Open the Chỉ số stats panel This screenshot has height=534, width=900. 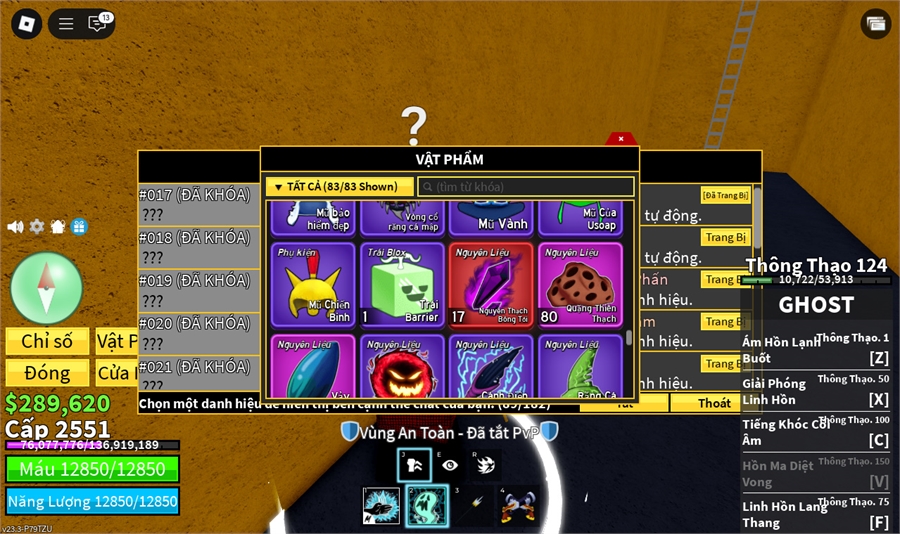point(47,341)
